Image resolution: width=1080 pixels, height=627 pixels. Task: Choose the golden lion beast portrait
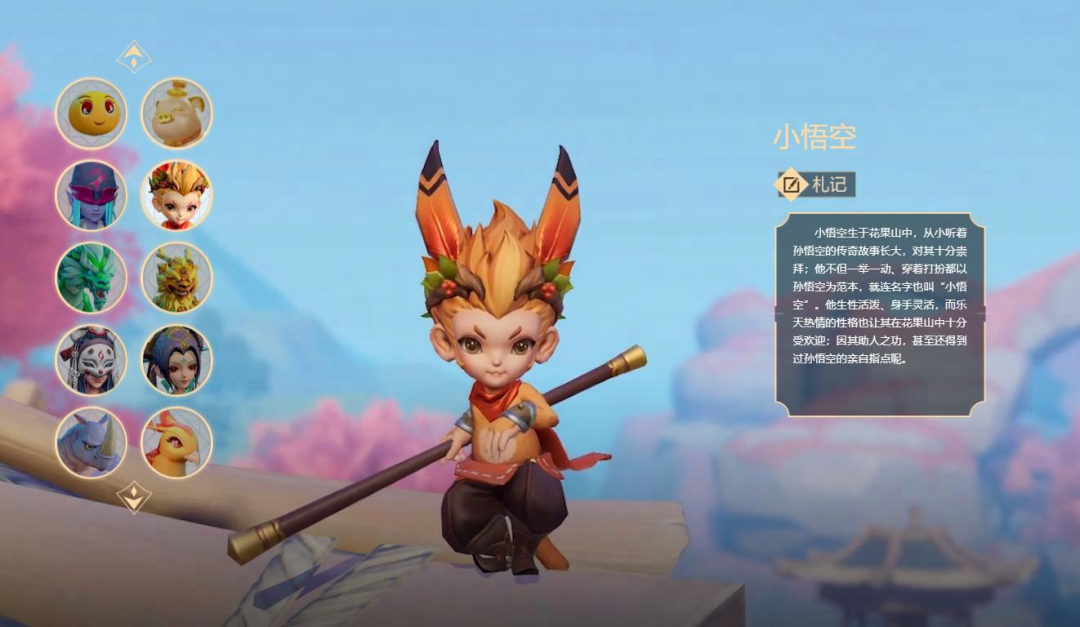(x=176, y=278)
